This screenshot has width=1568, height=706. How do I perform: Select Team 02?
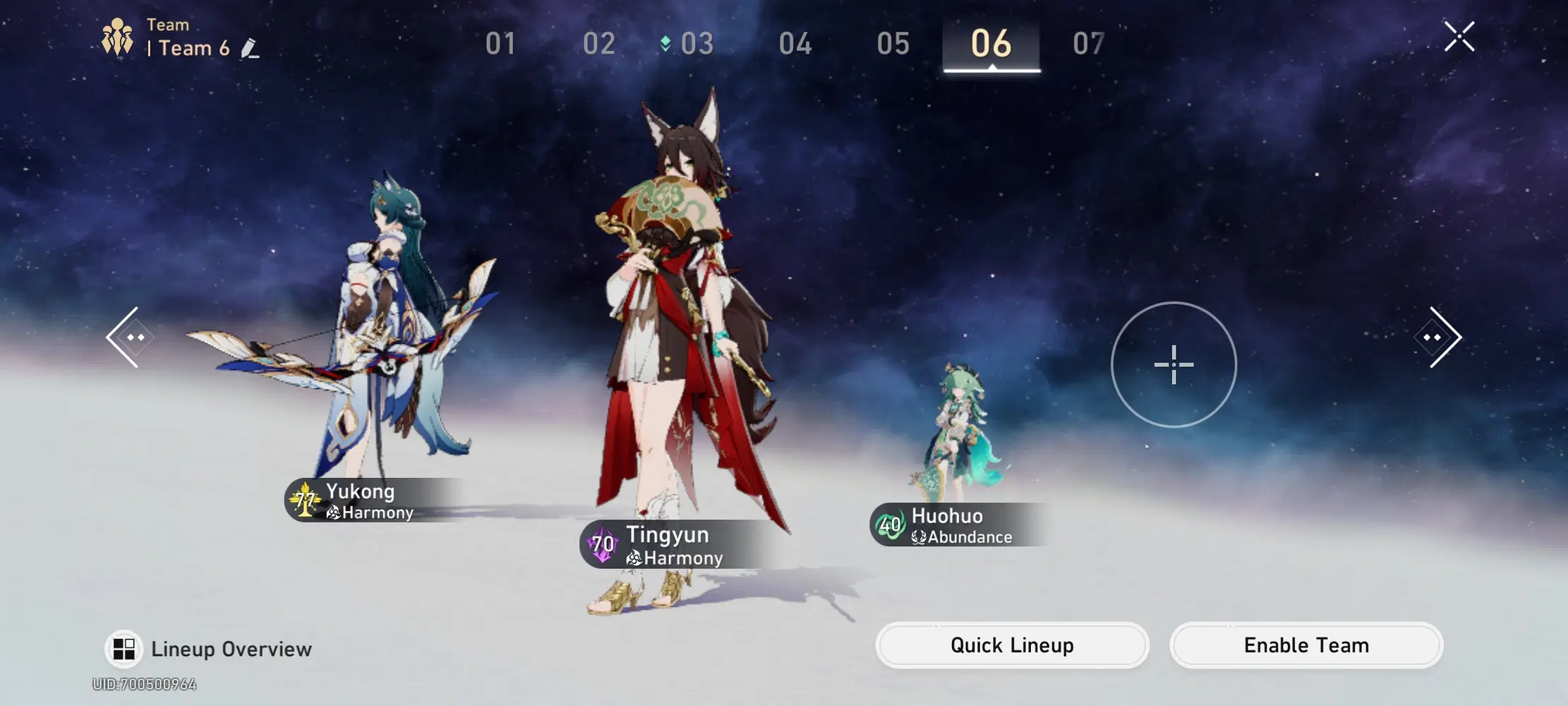coord(599,44)
